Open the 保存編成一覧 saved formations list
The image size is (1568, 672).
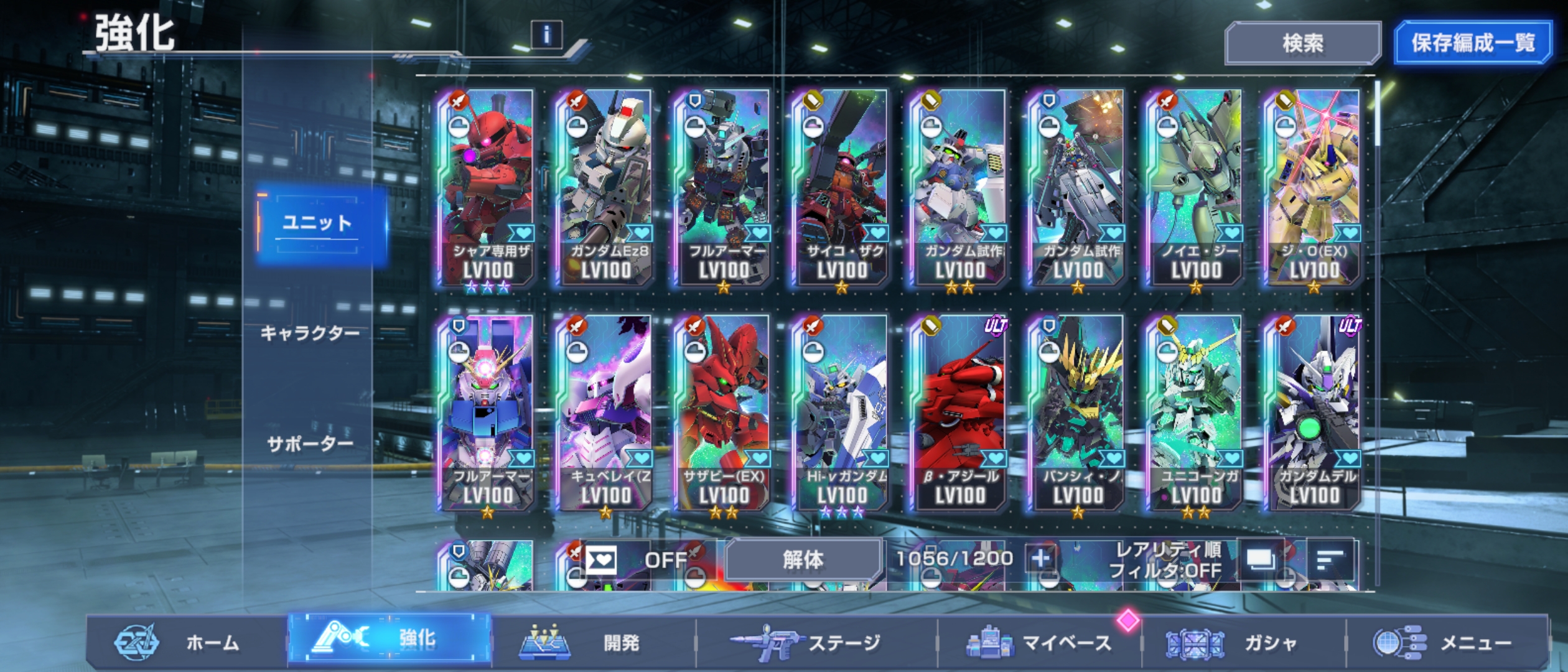click(x=1472, y=43)
